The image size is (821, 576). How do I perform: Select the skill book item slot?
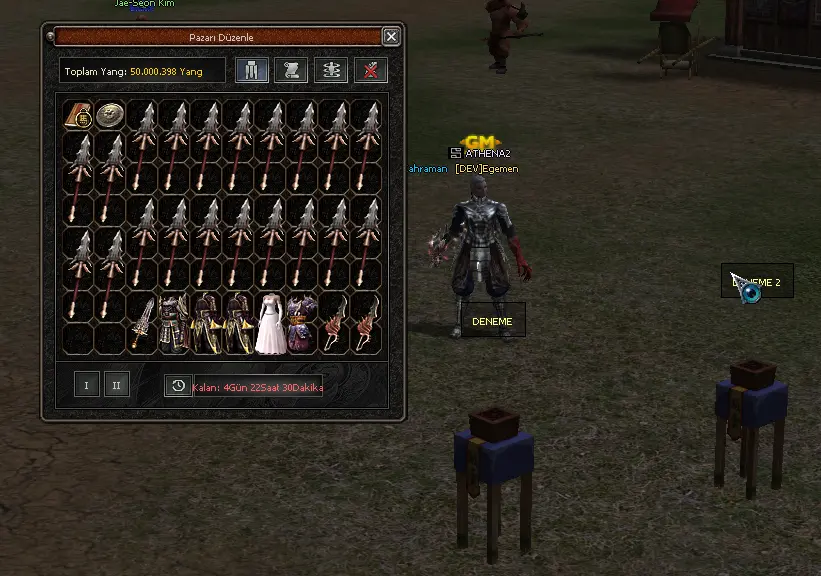click(x=78, y=115)
